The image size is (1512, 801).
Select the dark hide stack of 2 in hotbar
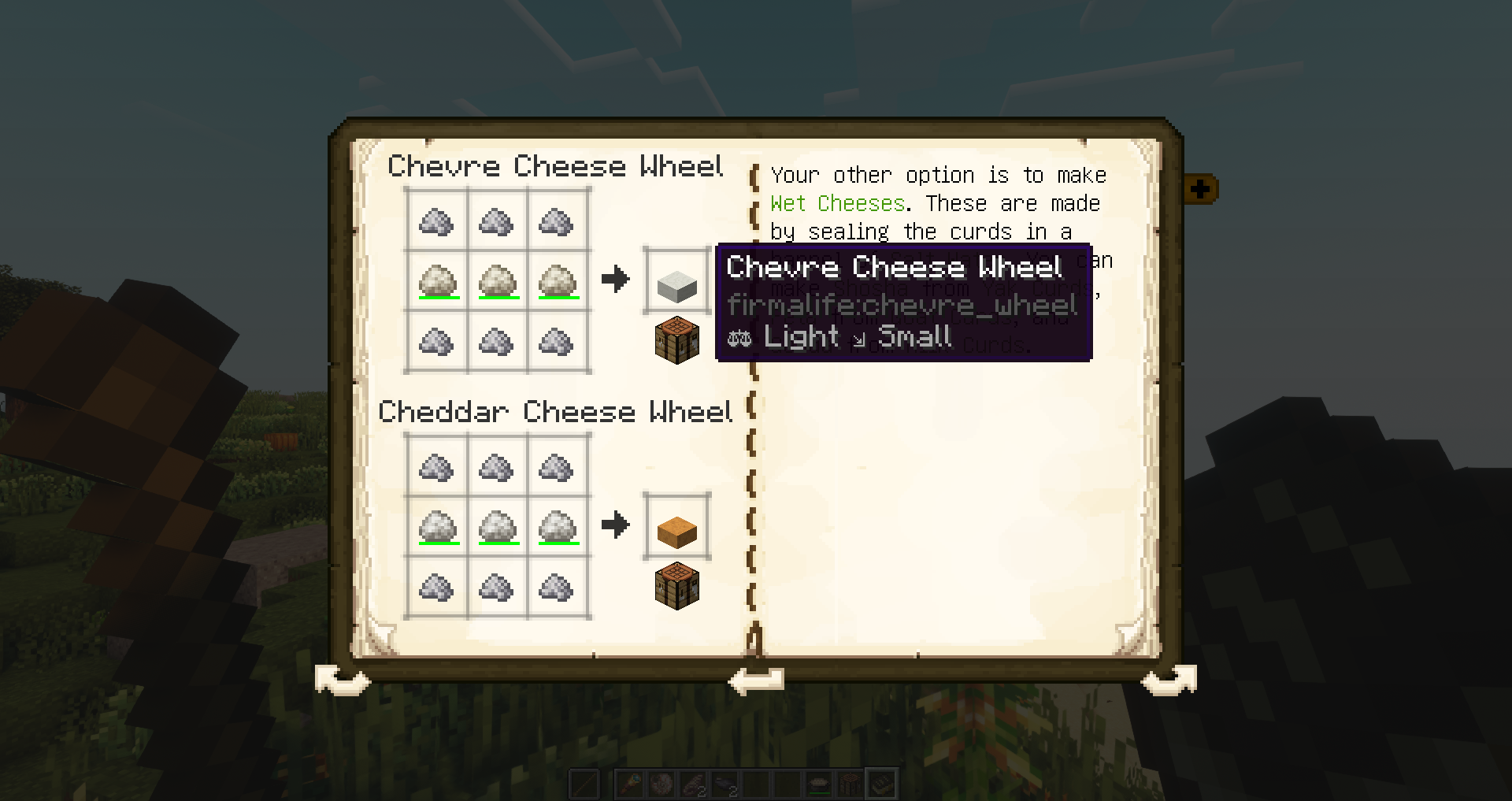coord(724,785)
